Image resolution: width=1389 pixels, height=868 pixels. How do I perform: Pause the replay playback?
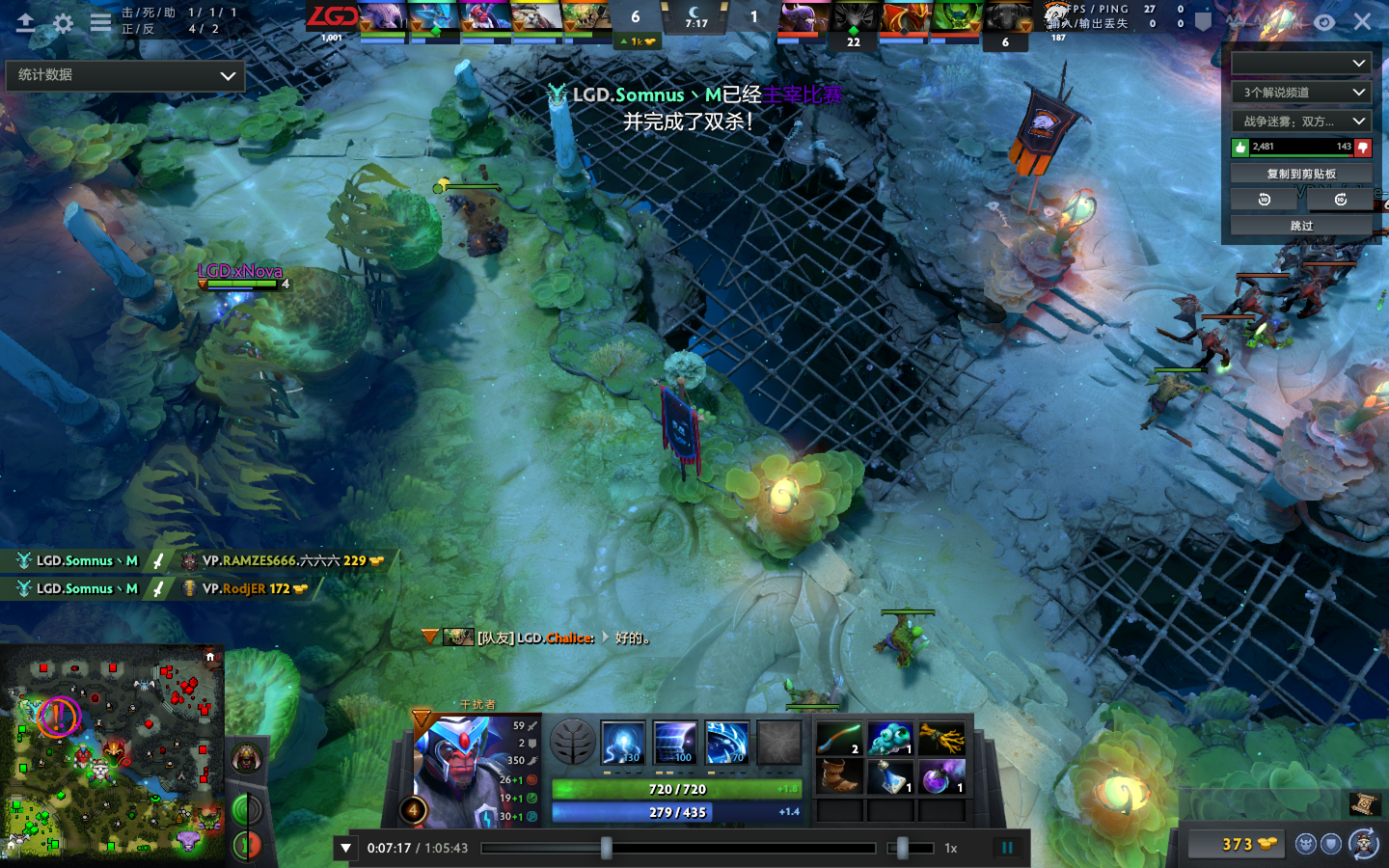point(1006,847)
